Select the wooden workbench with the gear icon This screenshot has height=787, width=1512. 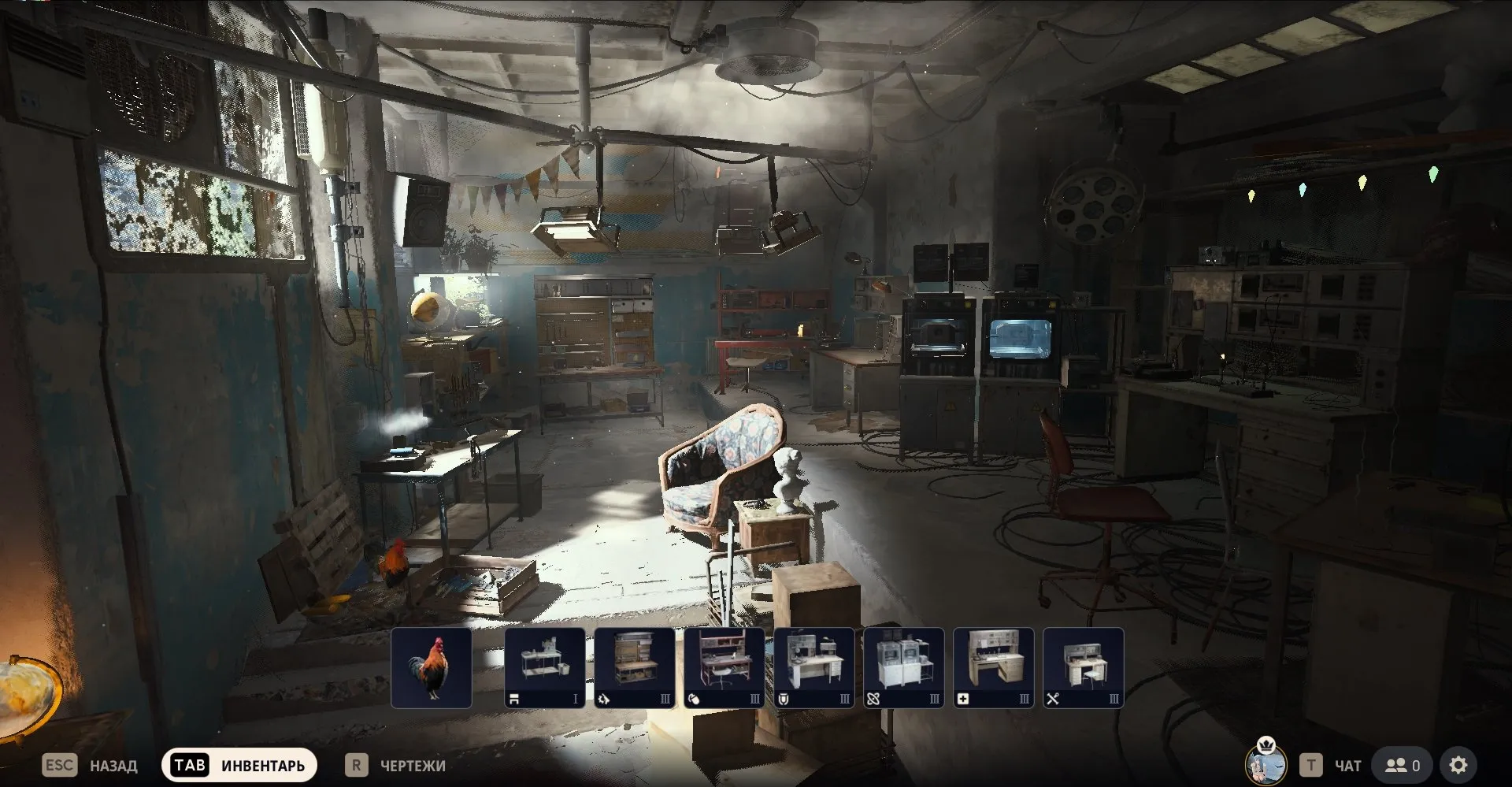point(634,668)
